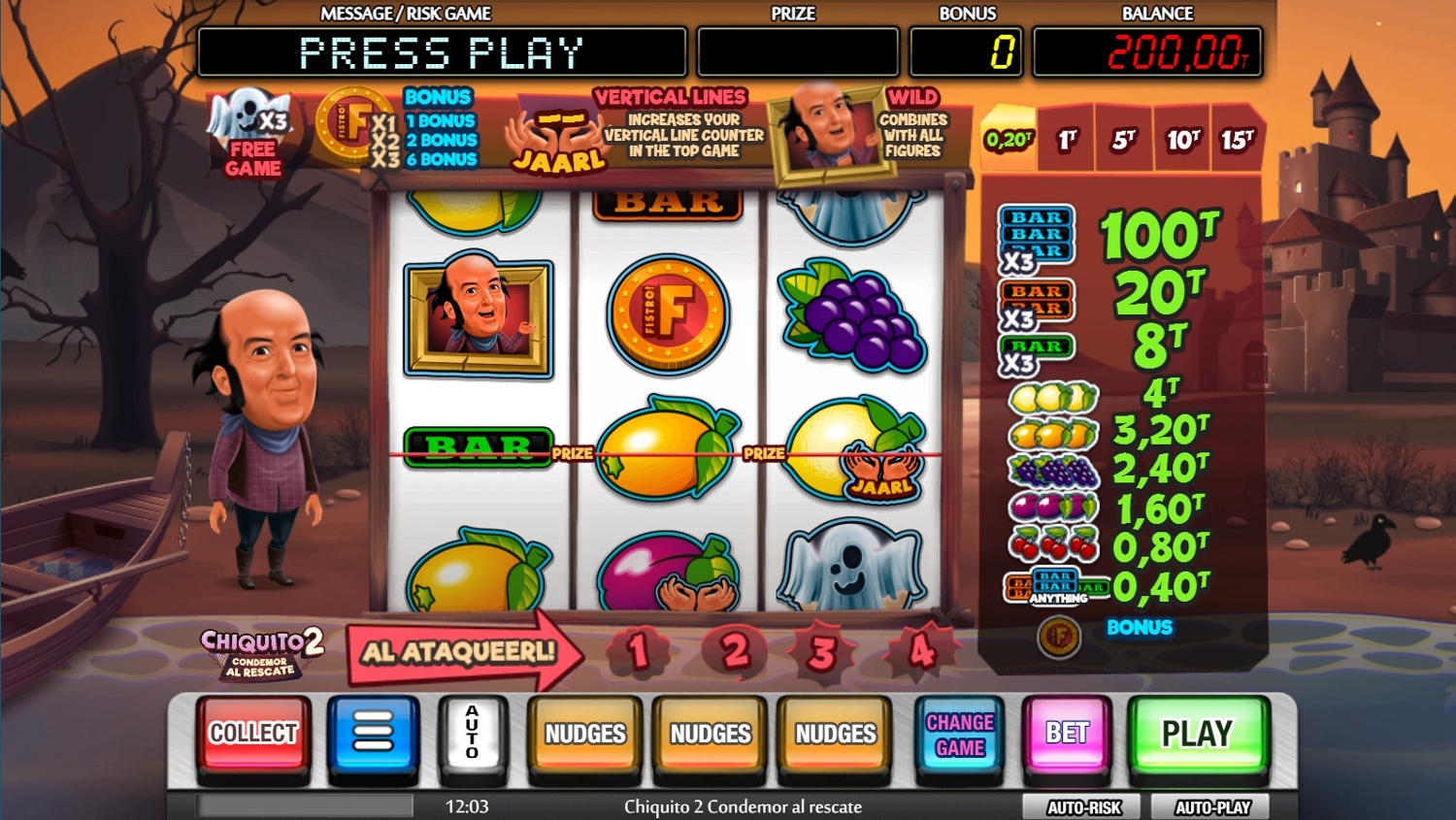Viewport: 1456px width, 820px height.
Task: Toggle the AUTO button
Action: coord(473,735)
